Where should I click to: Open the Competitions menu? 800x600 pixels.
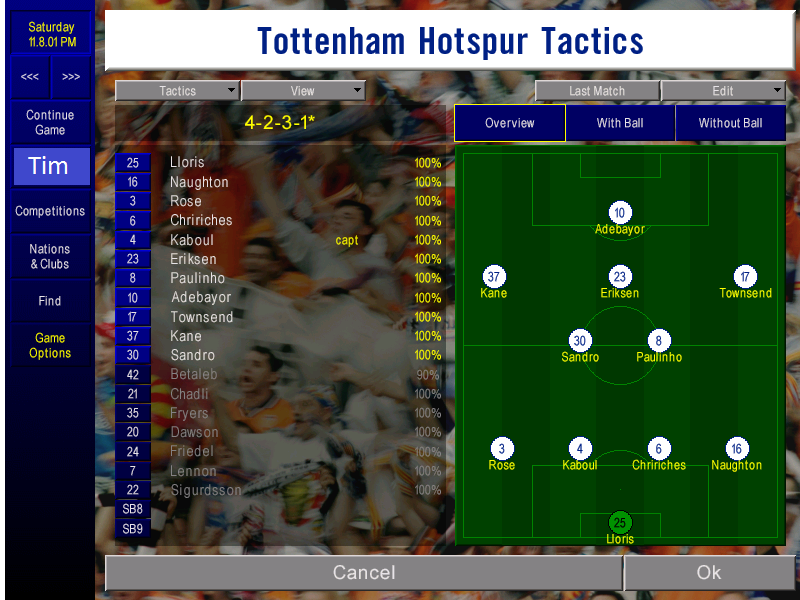click(50, 211)
